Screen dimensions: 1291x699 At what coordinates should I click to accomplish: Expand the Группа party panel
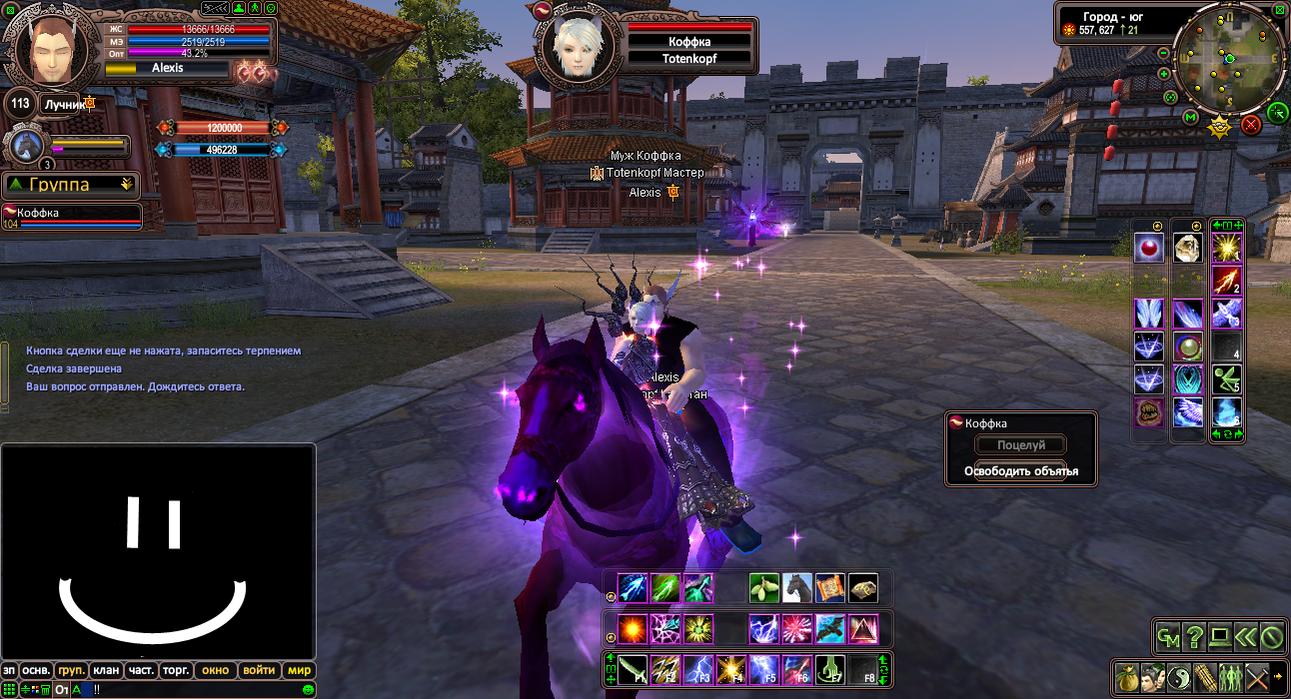(x=70, y=184)
